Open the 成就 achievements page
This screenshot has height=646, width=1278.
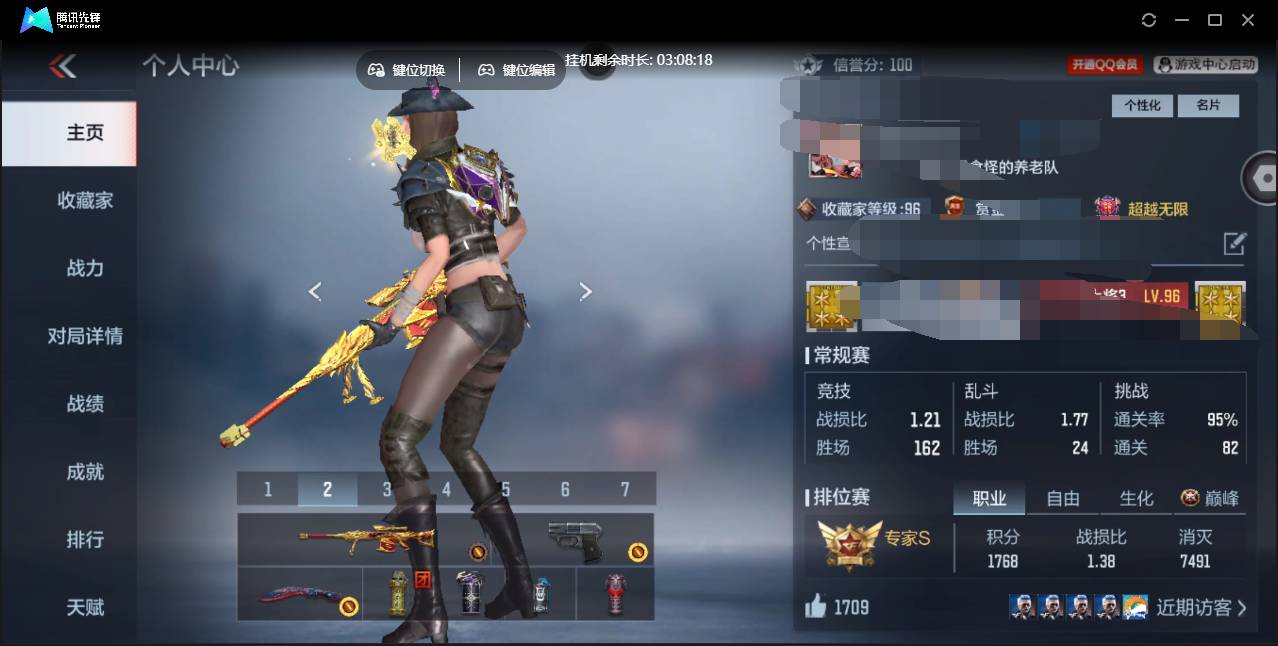[x=85, y=472]
